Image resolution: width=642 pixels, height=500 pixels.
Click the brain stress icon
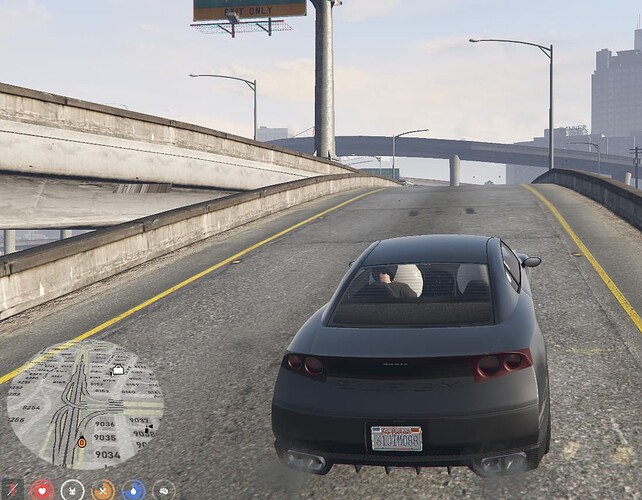[163, 490]
